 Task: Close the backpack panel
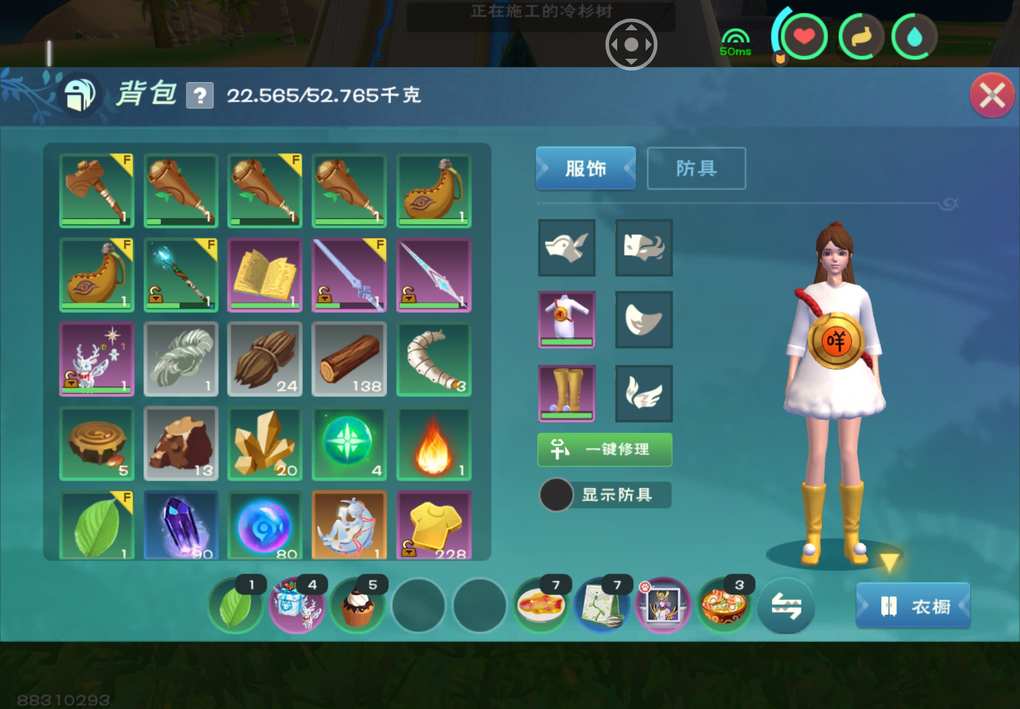pos(991,96)
